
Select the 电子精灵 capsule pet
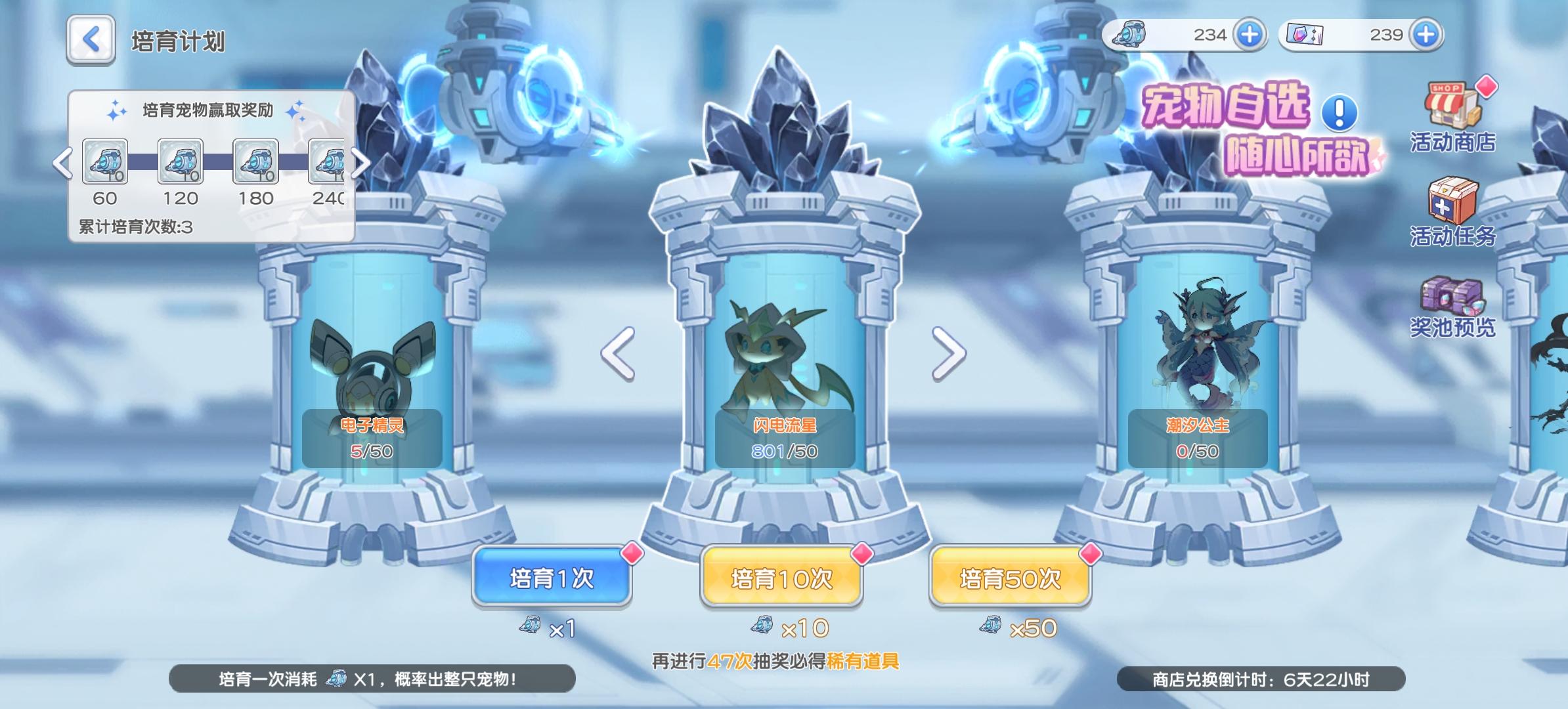[374, 381]
